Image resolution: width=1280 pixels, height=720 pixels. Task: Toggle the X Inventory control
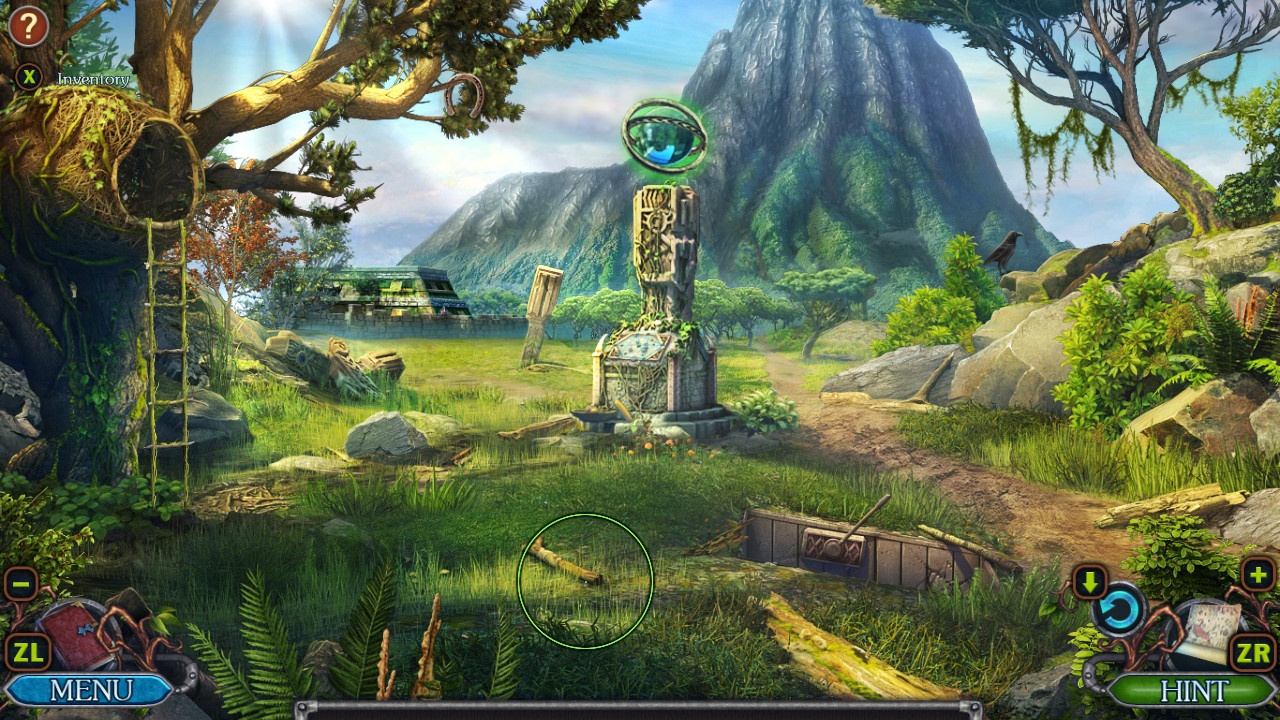tap(28, 76)
